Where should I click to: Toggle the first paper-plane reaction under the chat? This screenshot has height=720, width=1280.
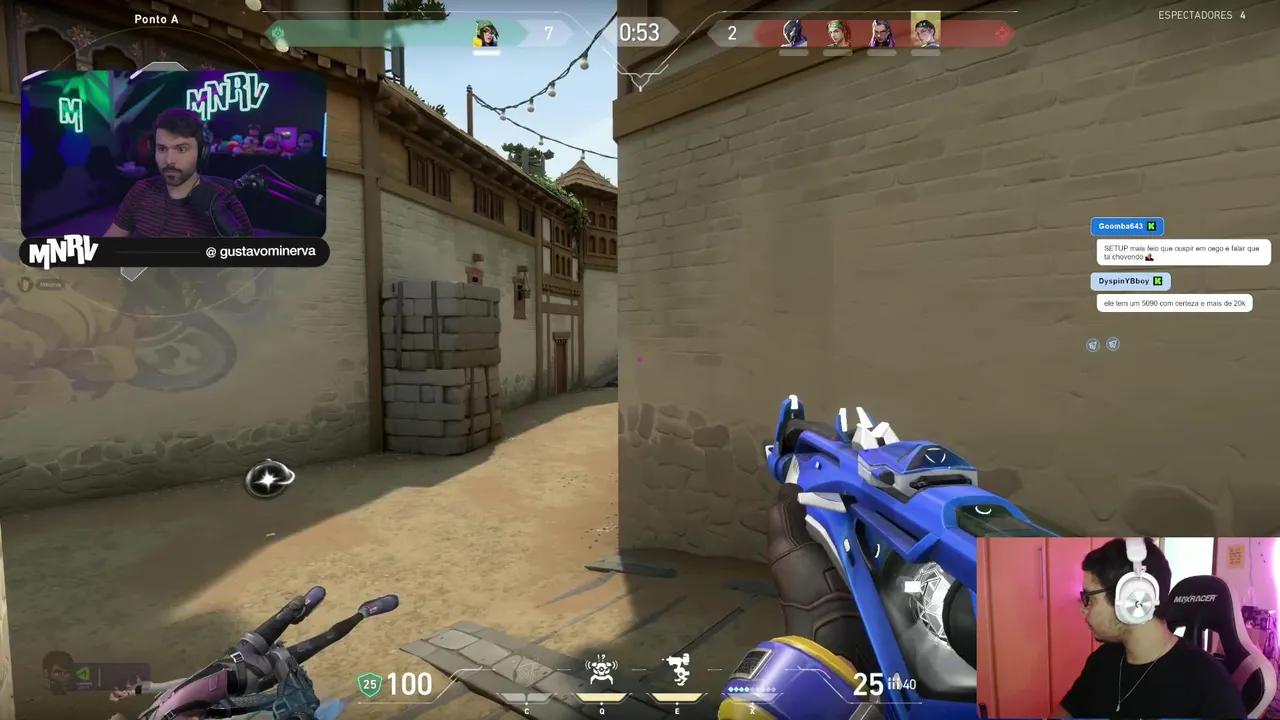tap(1092, 344)
